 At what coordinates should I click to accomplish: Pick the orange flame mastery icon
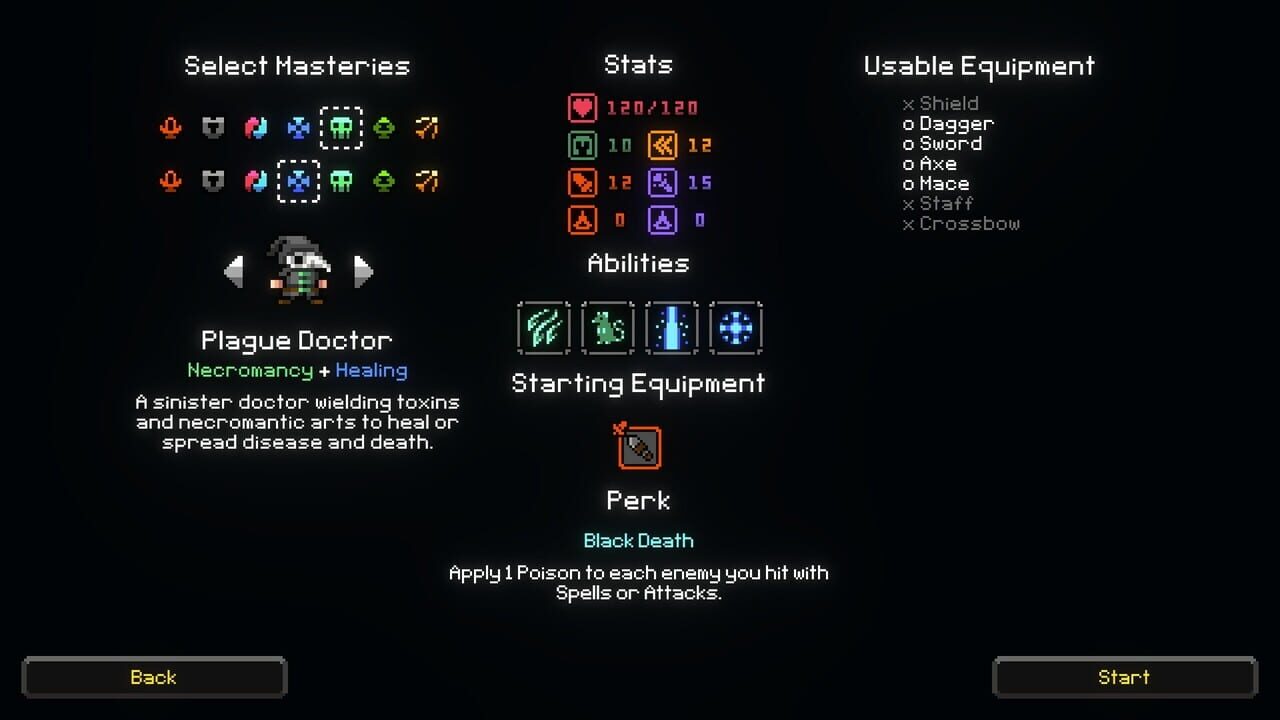171,128
